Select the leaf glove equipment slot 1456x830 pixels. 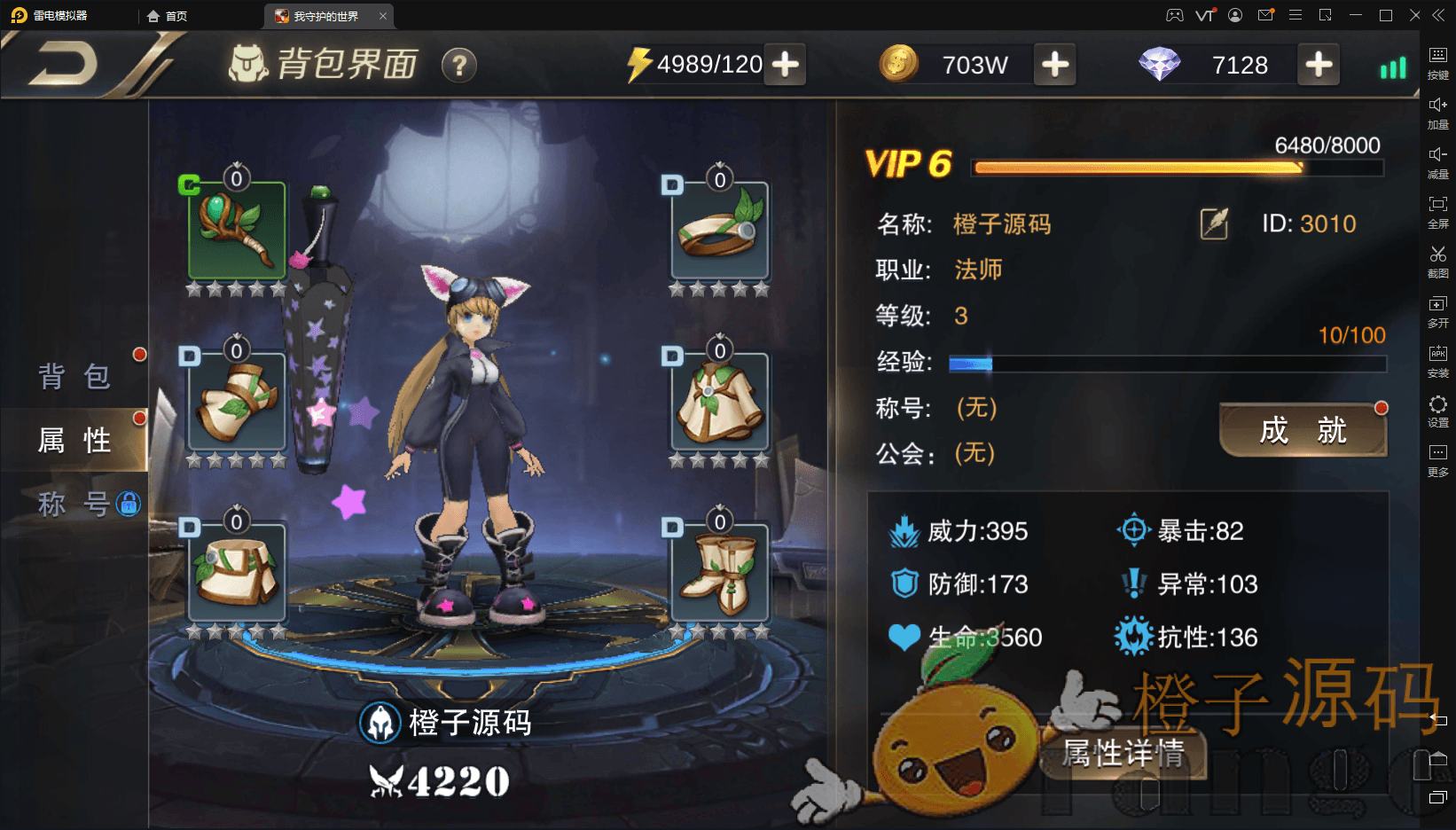click(x=237, y=402)
